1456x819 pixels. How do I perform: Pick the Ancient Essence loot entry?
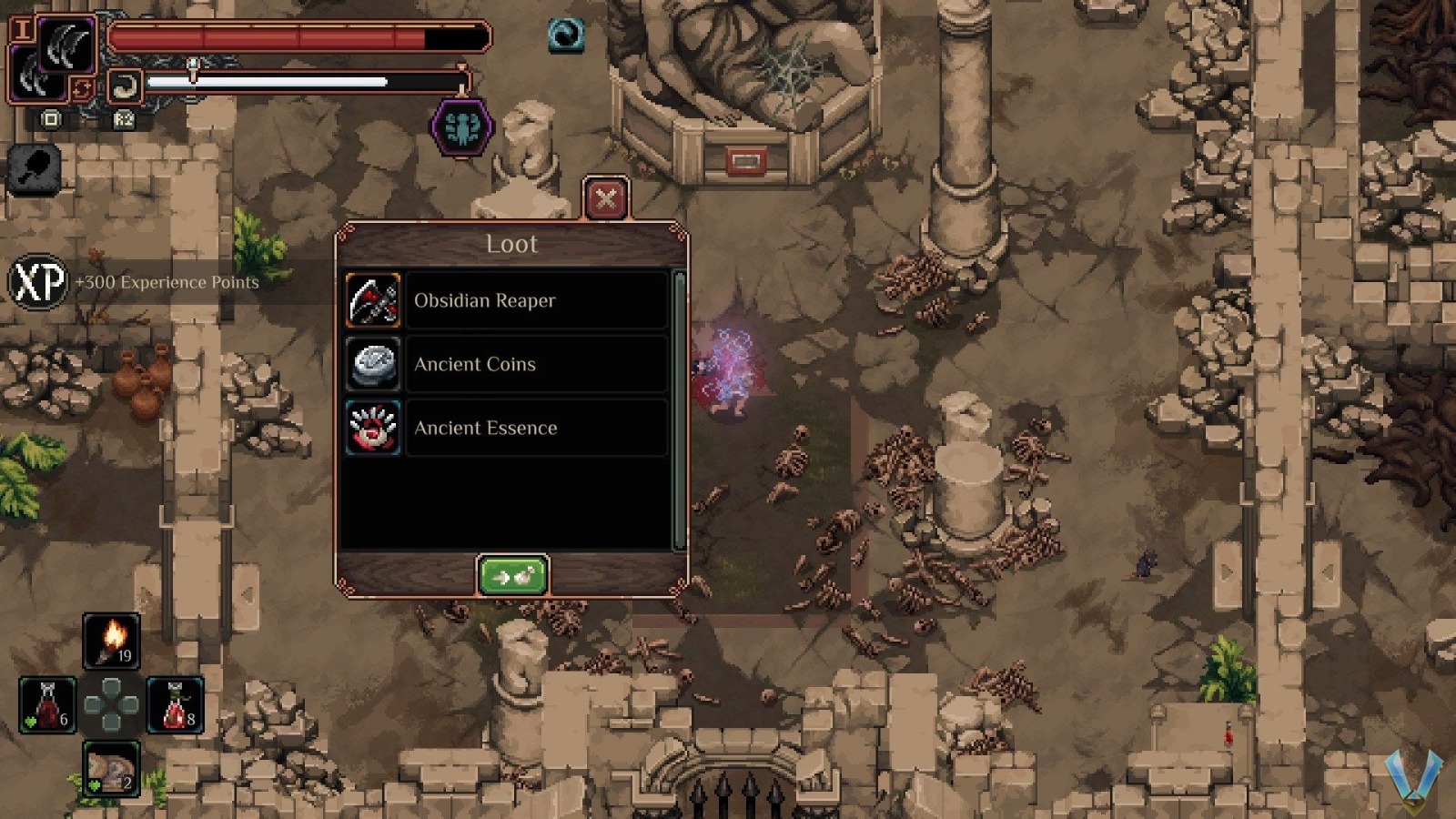507,428
